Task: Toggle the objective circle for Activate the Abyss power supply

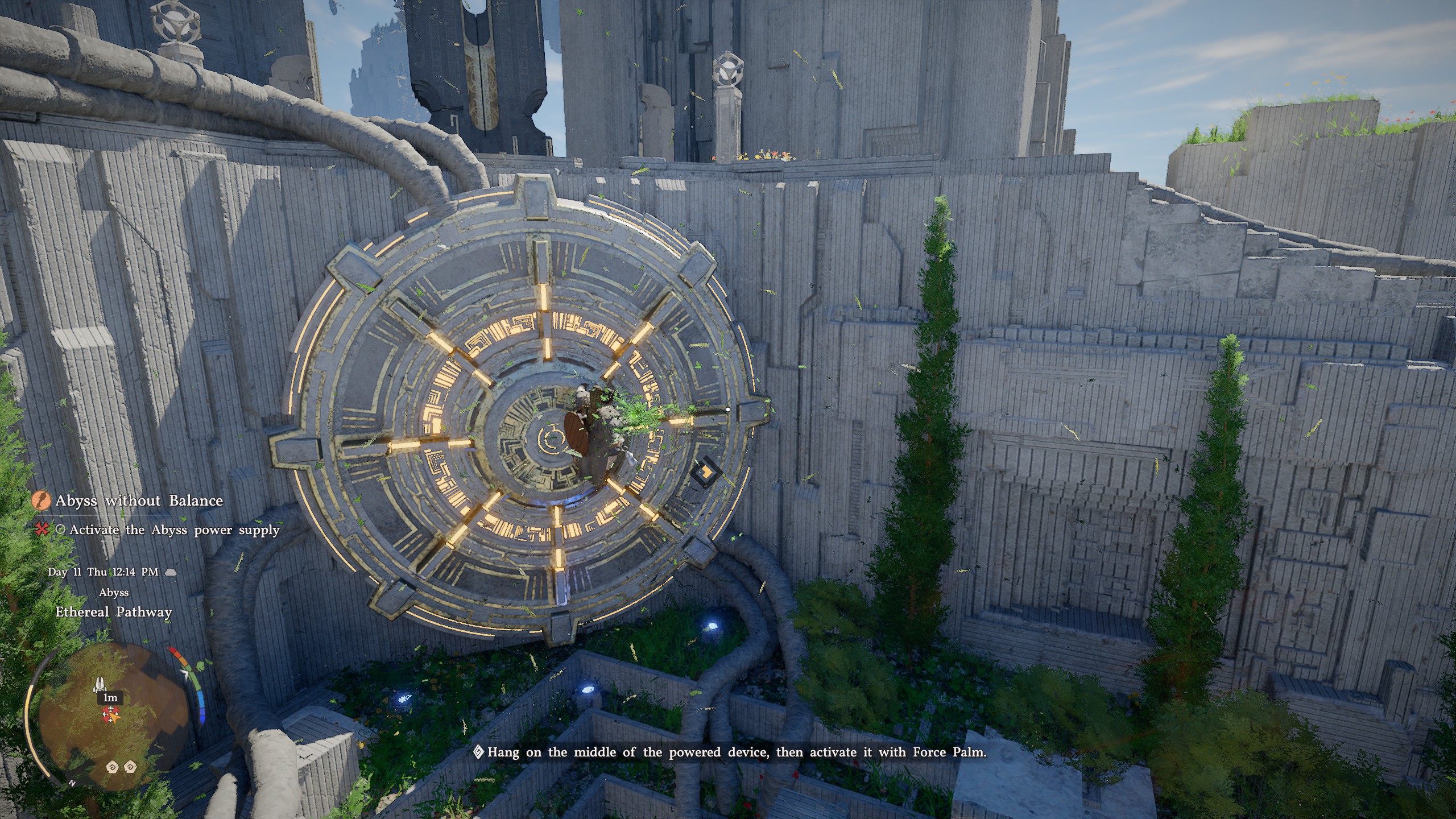Action: (x=60, y=530)
